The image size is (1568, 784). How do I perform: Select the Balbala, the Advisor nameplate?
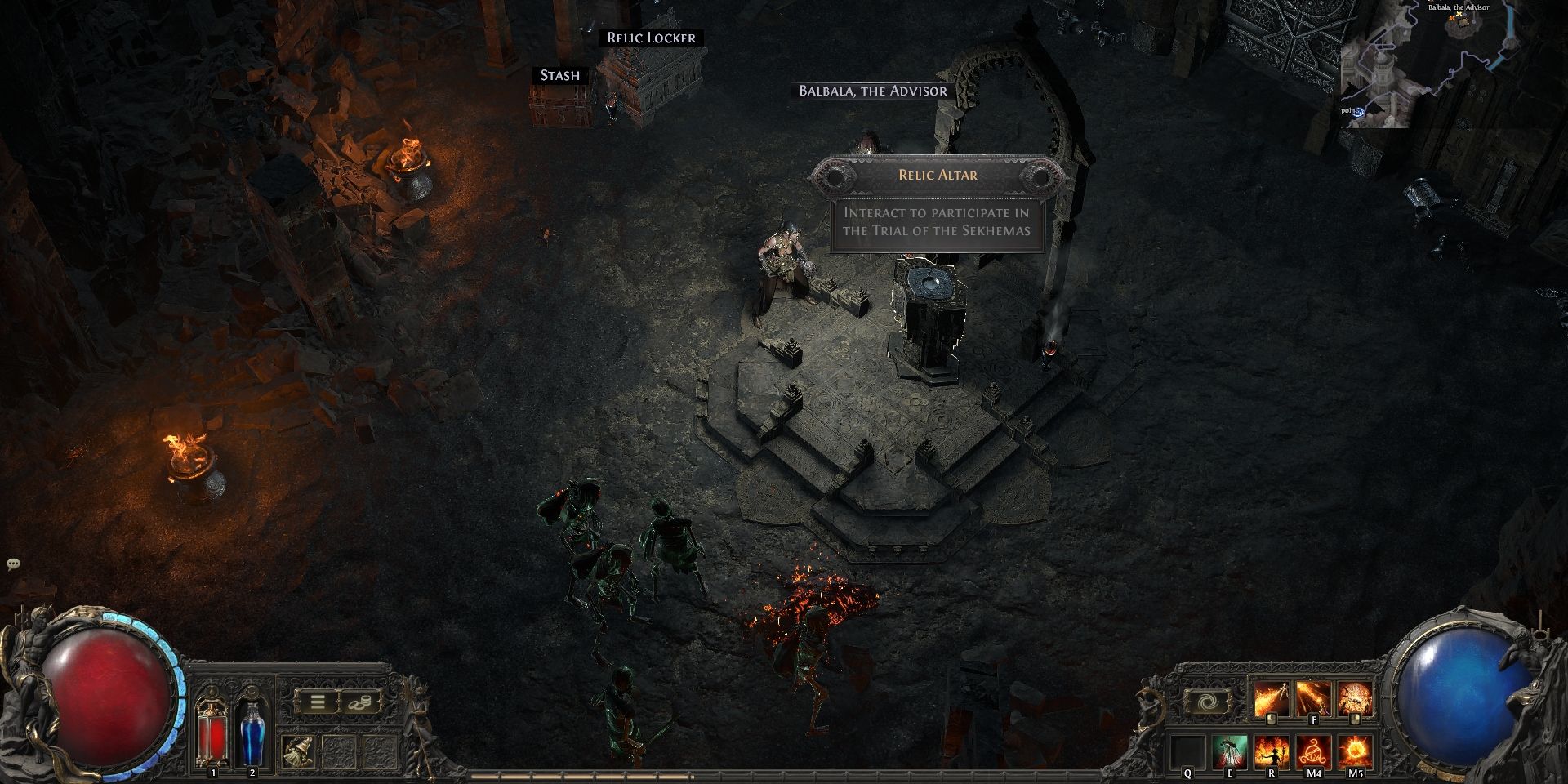873,91
